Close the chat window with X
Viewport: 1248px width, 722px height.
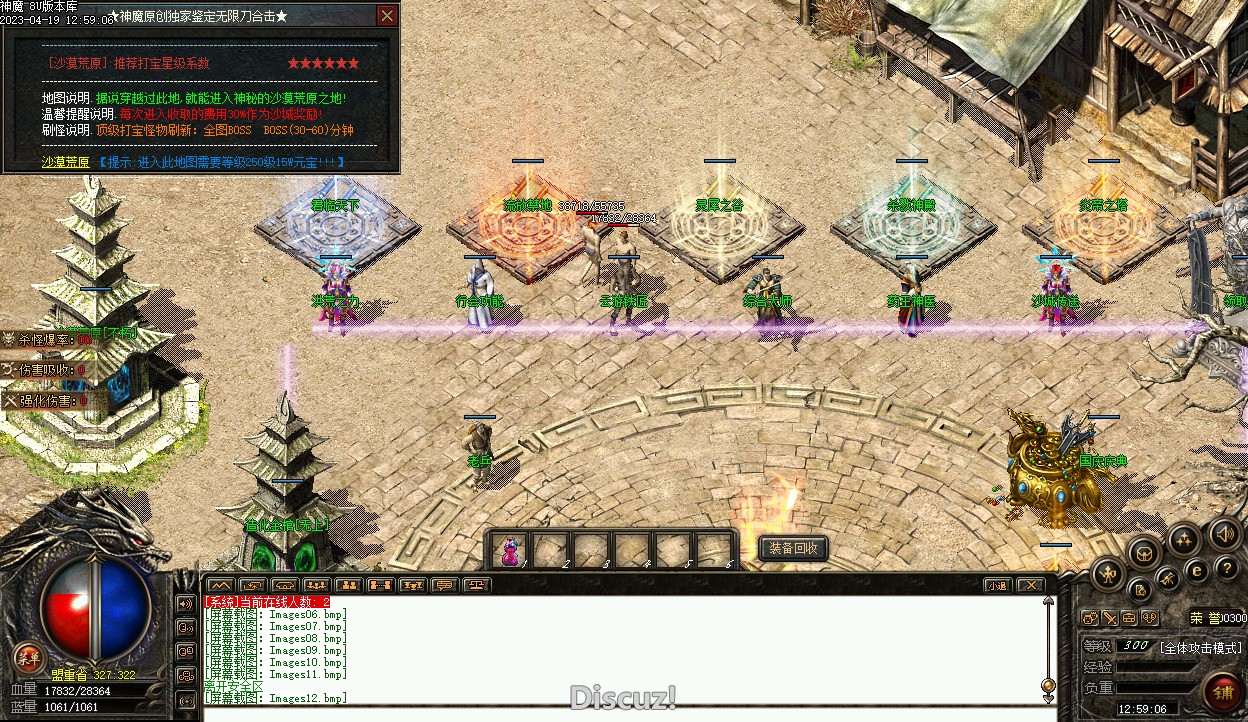1030,585
